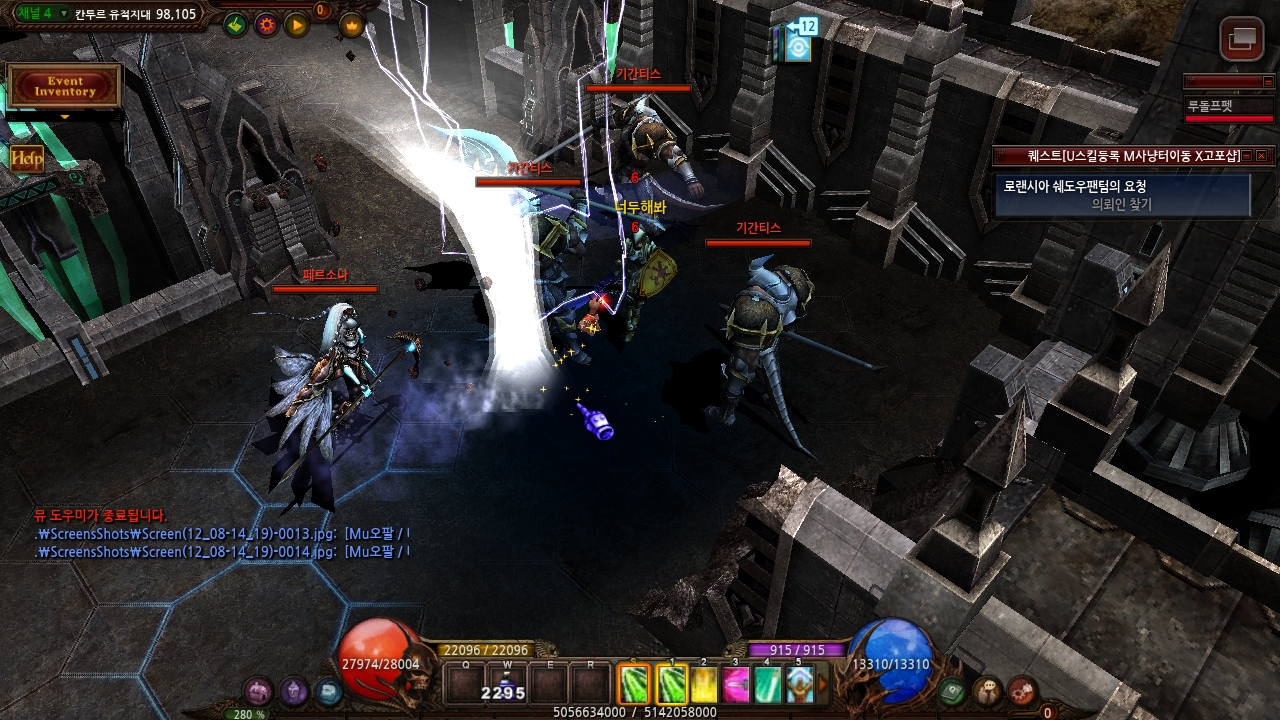This screenshot has height=720, width=1280.
Task: Select the yellow glow skill in slot 2
Action: click(x=704, y=684)
